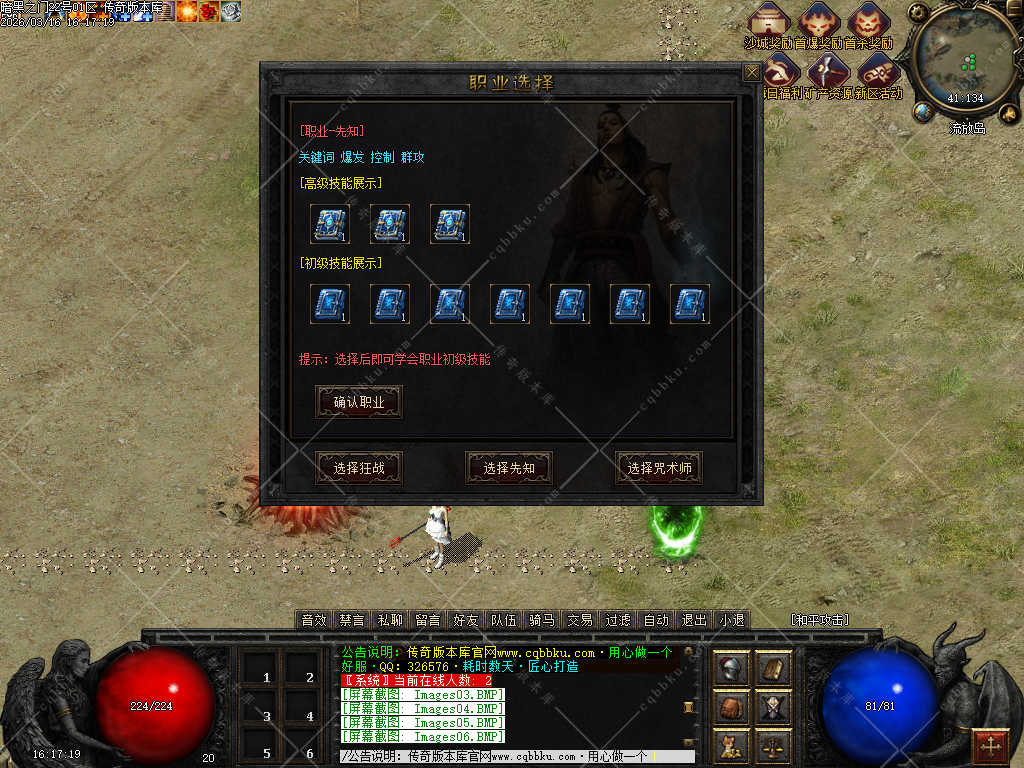This screenshot has width=1024, height=768.
Task: Click the 交易 trade button
Action: click(580, 620)
